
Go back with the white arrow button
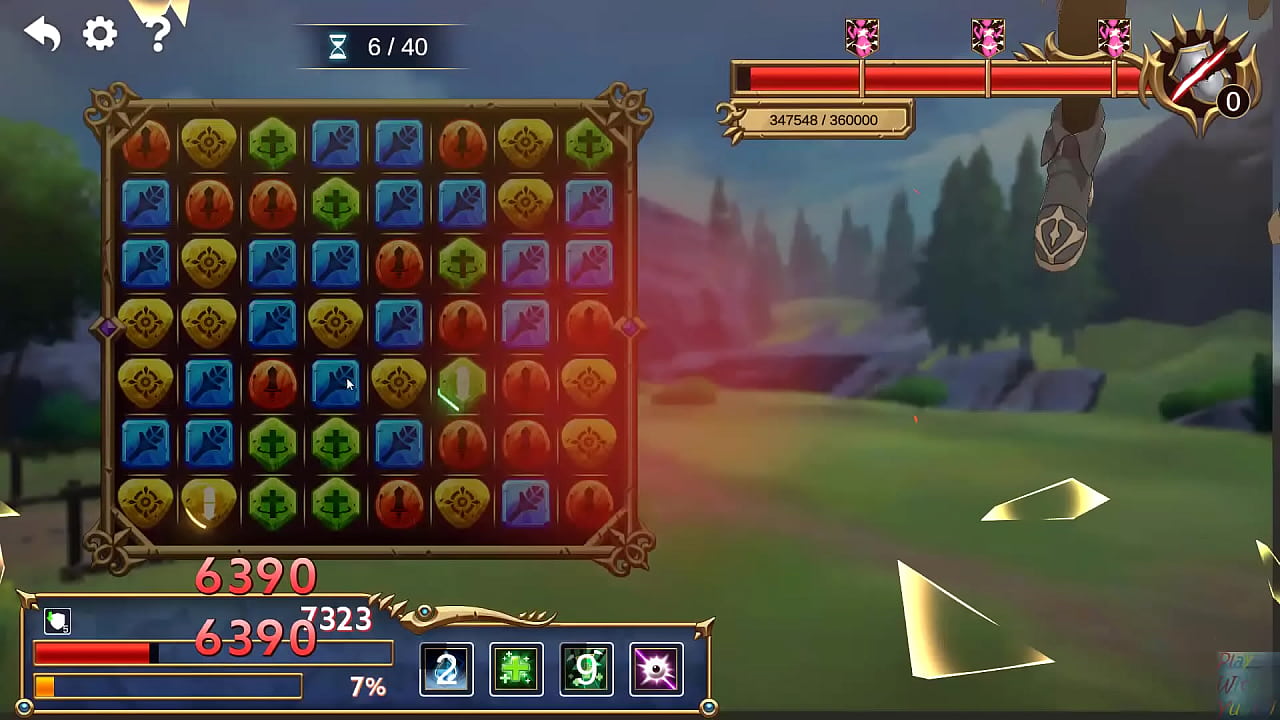pyautogui.click(x=43, y=35)
